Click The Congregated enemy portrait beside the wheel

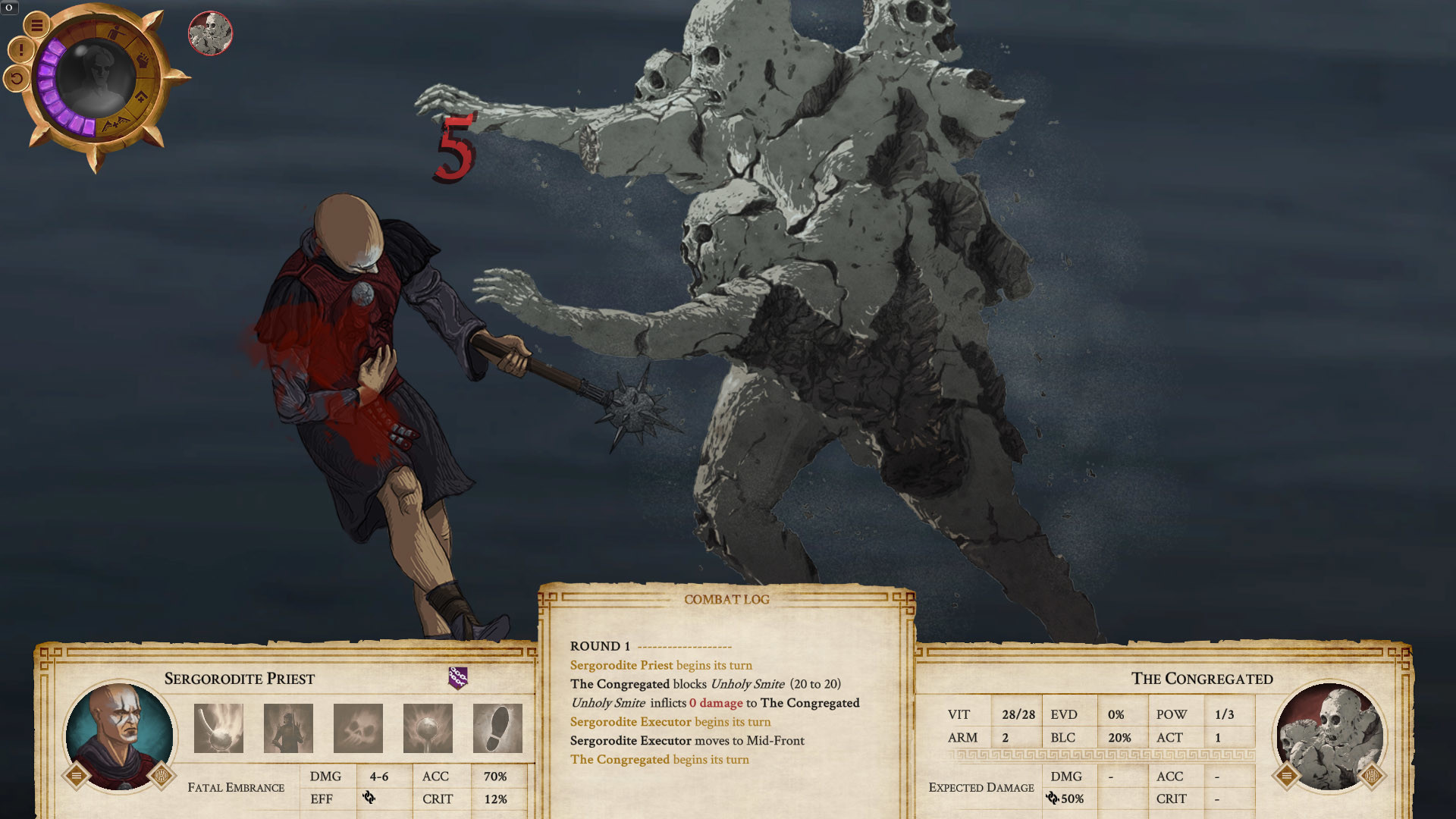[209, 35]
